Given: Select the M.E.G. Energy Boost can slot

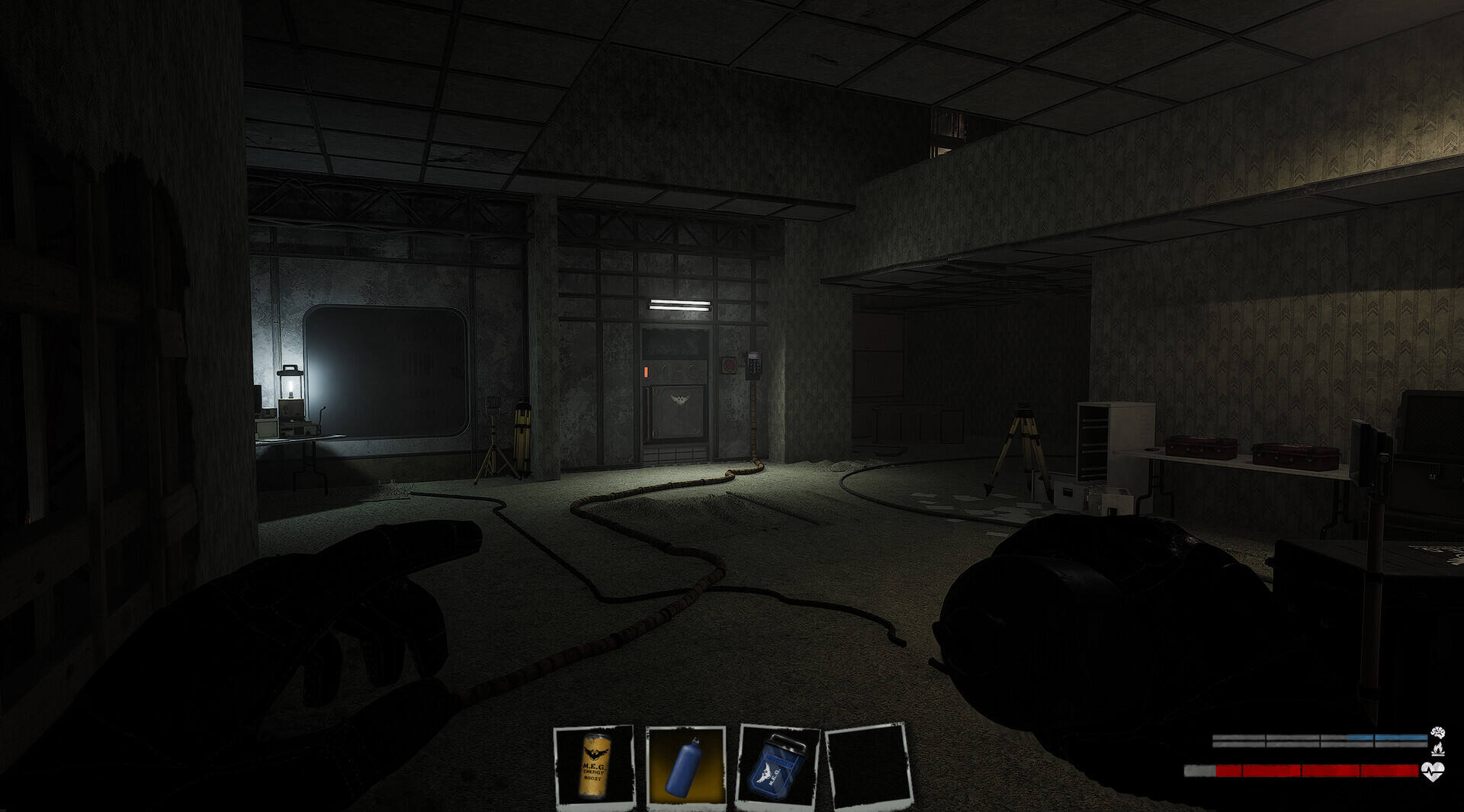Looking at the screenshot, I should [594, 765].
